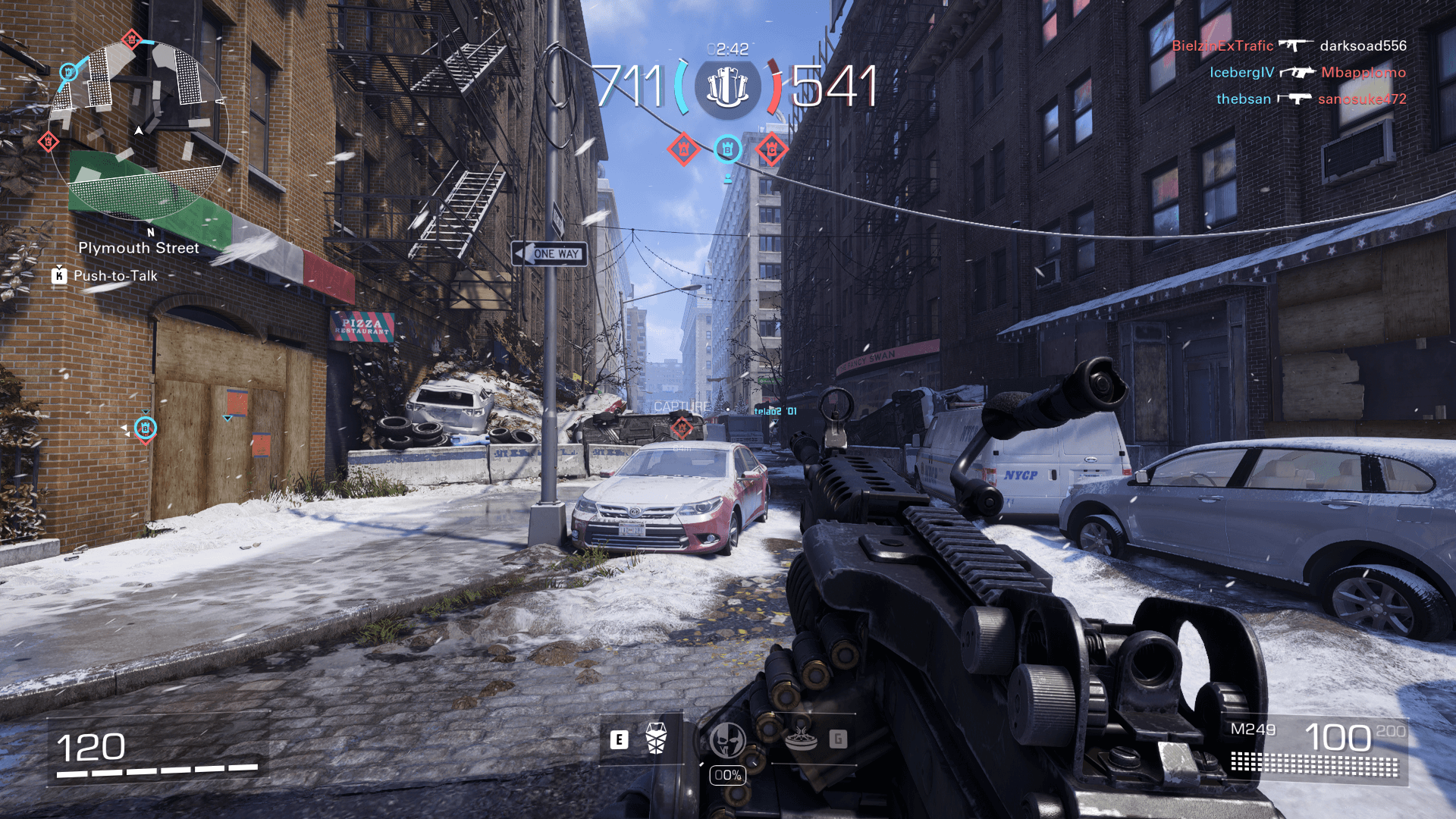
Task: Click the skull mask ultra ability icon
Action: 727,740
